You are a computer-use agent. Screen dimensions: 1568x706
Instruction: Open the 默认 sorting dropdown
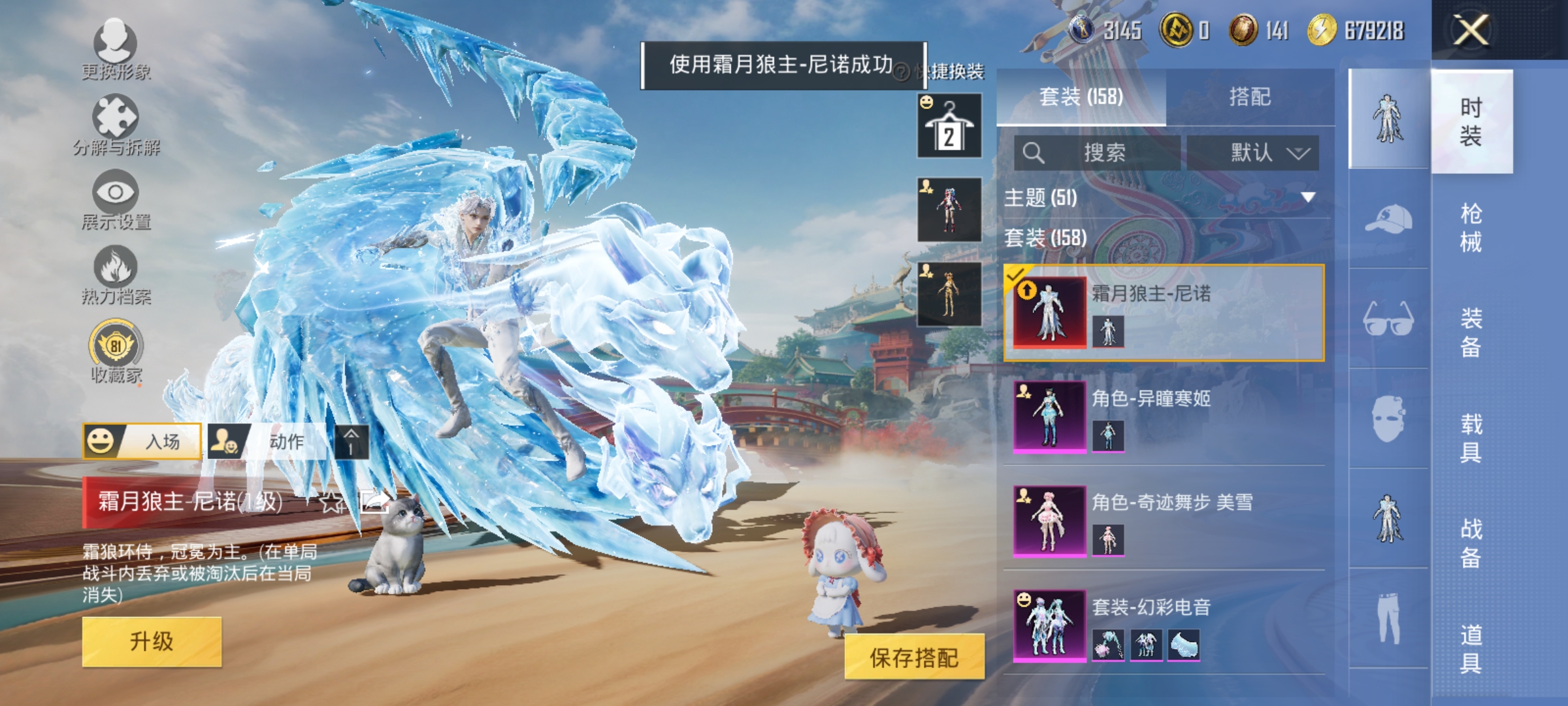click(x=1258, y=152)
